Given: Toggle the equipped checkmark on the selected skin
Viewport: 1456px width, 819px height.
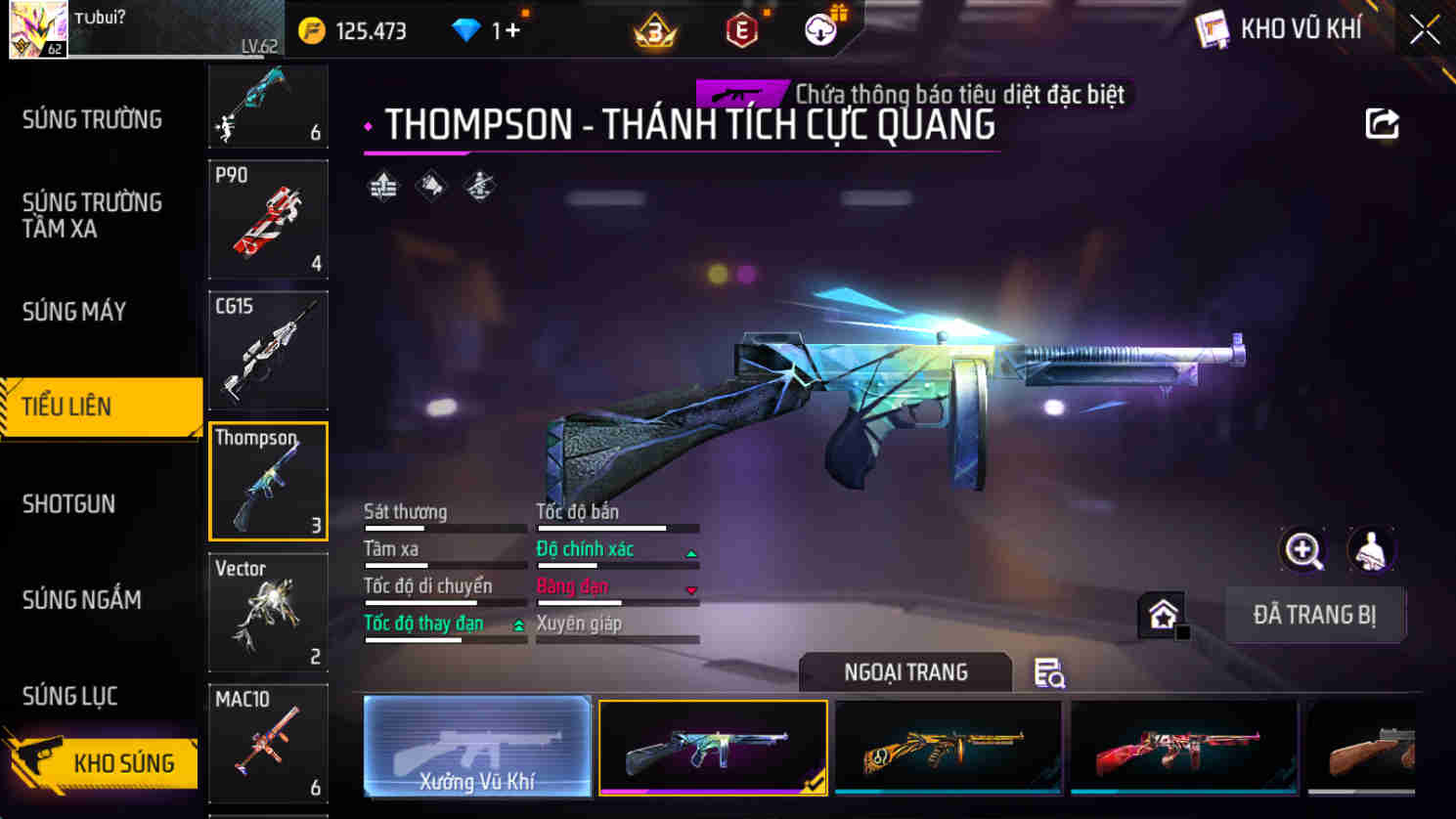Looking at the screenshot, I should point(814,784).
